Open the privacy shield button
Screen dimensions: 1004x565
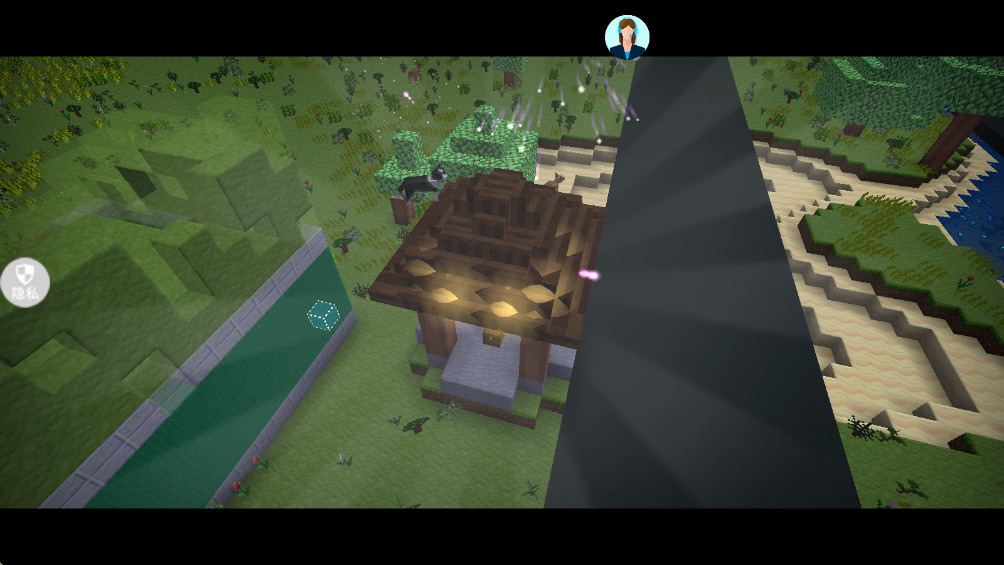click(x=25, y=281)
